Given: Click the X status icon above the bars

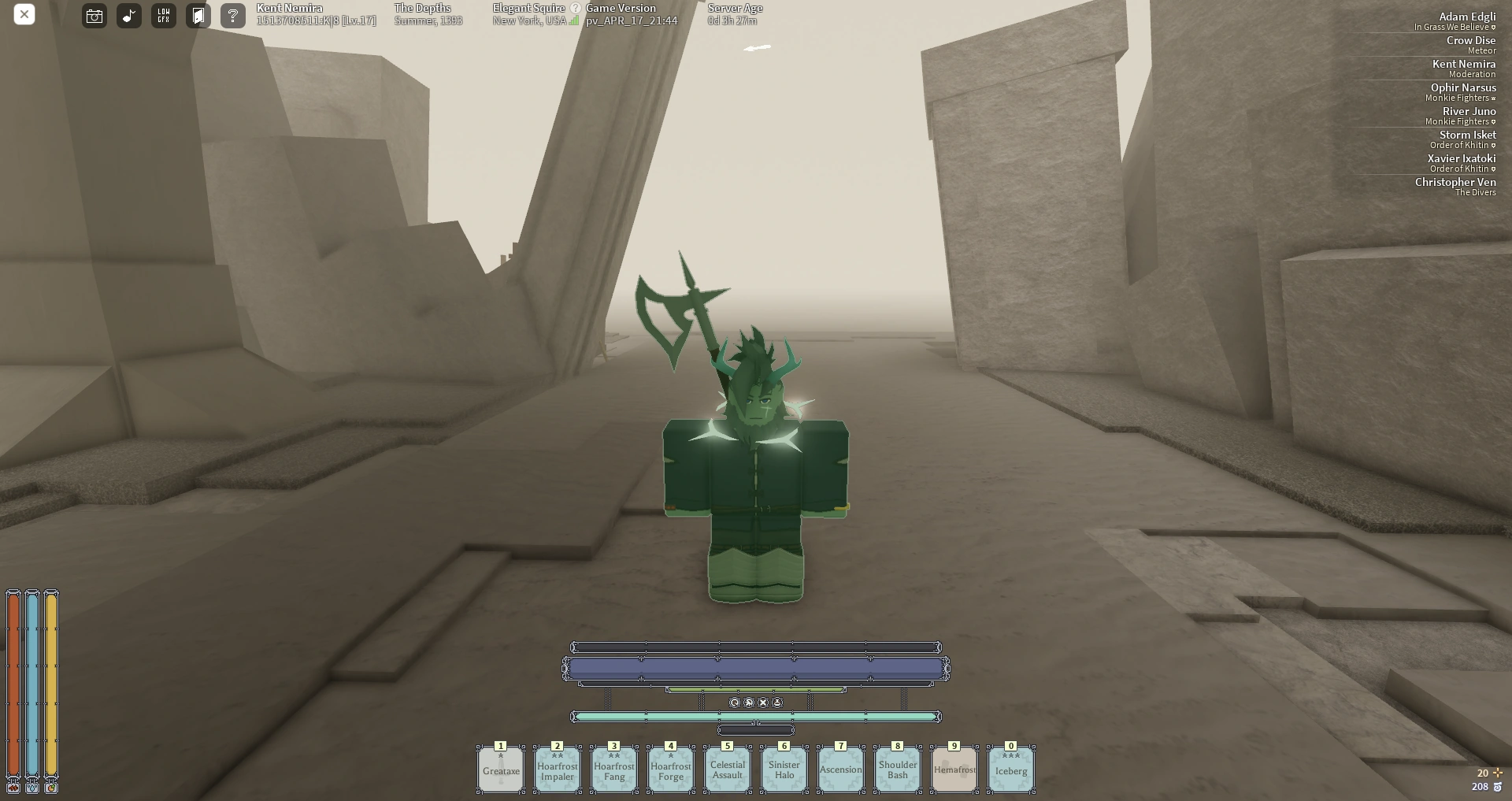Looking at the screenshot, I should click(x=762, y=703).
